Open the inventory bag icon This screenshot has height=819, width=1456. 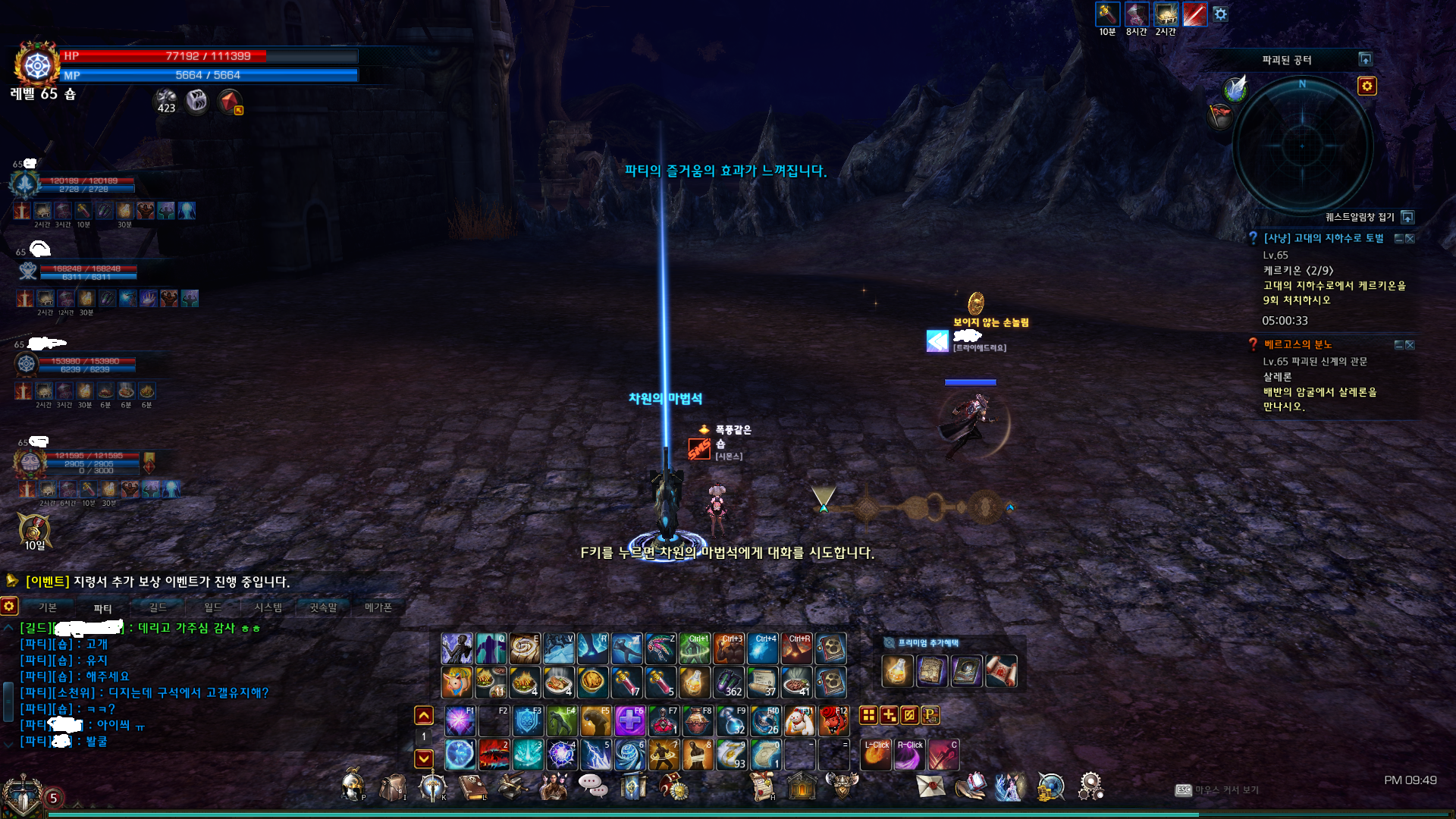pyautogui.click(x=393, y=787)
